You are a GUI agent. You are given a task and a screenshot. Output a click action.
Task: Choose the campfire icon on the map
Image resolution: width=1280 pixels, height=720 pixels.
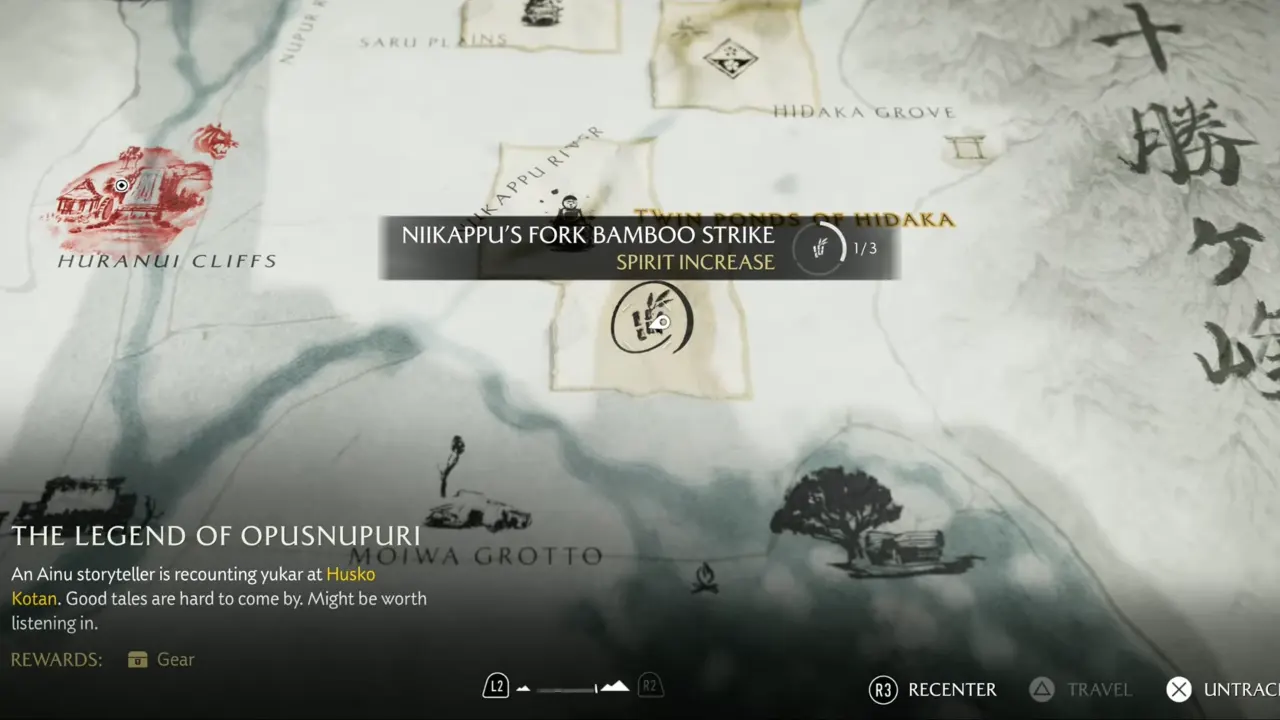705,576
